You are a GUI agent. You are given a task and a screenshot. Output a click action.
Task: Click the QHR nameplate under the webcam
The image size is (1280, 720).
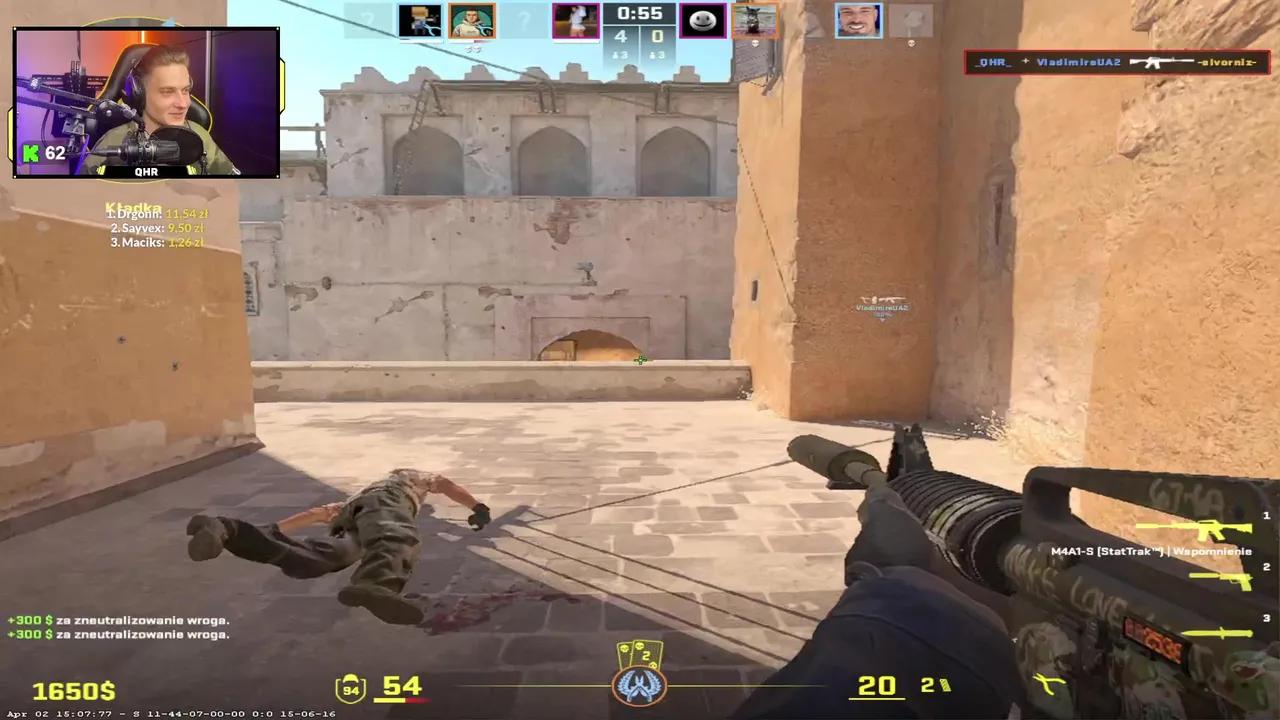[x=146, y=171]
